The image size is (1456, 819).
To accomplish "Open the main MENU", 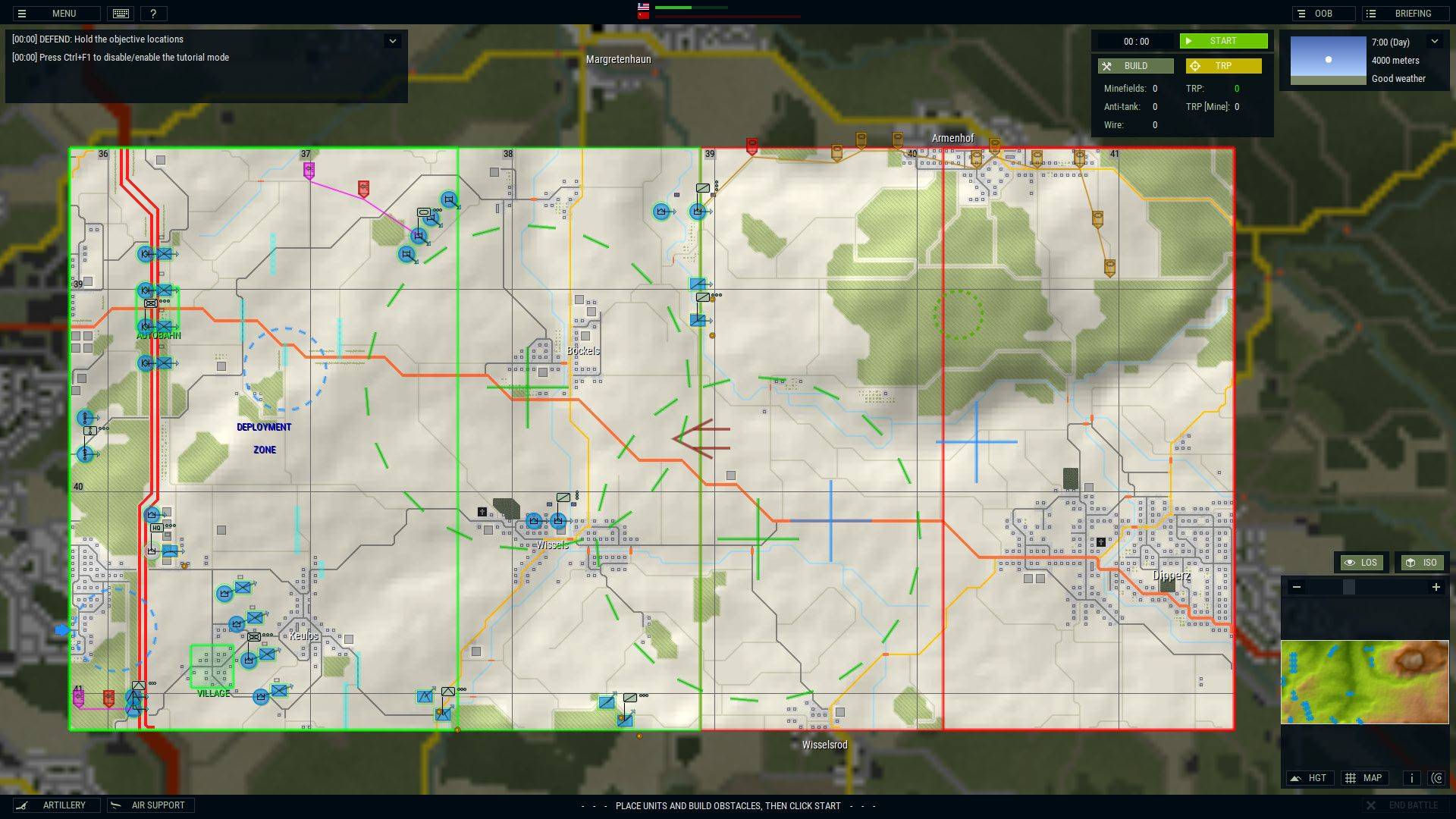I will (55, 14).
